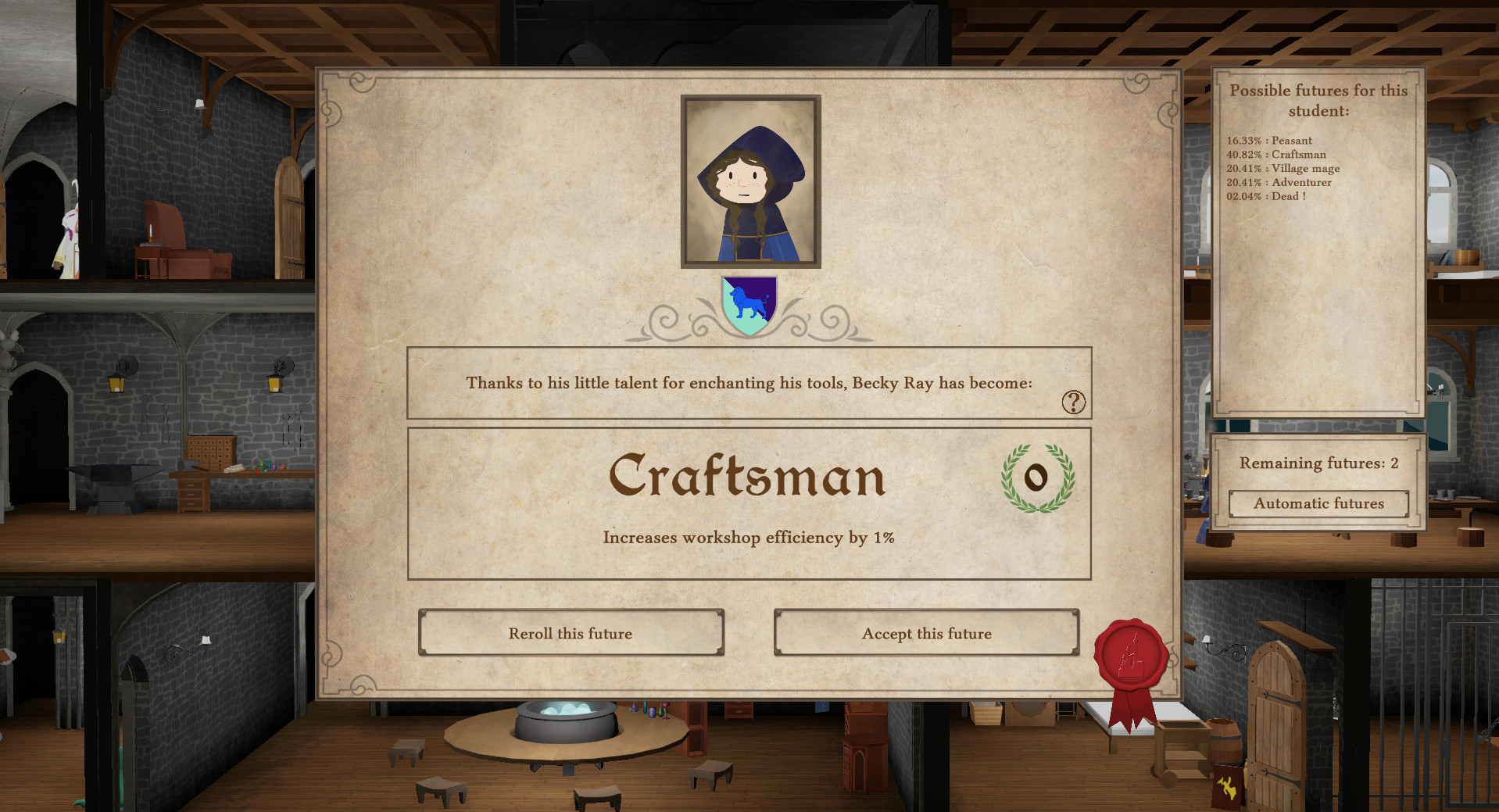Accept this future
1499x812 pixels.
(x=926, y=633)
